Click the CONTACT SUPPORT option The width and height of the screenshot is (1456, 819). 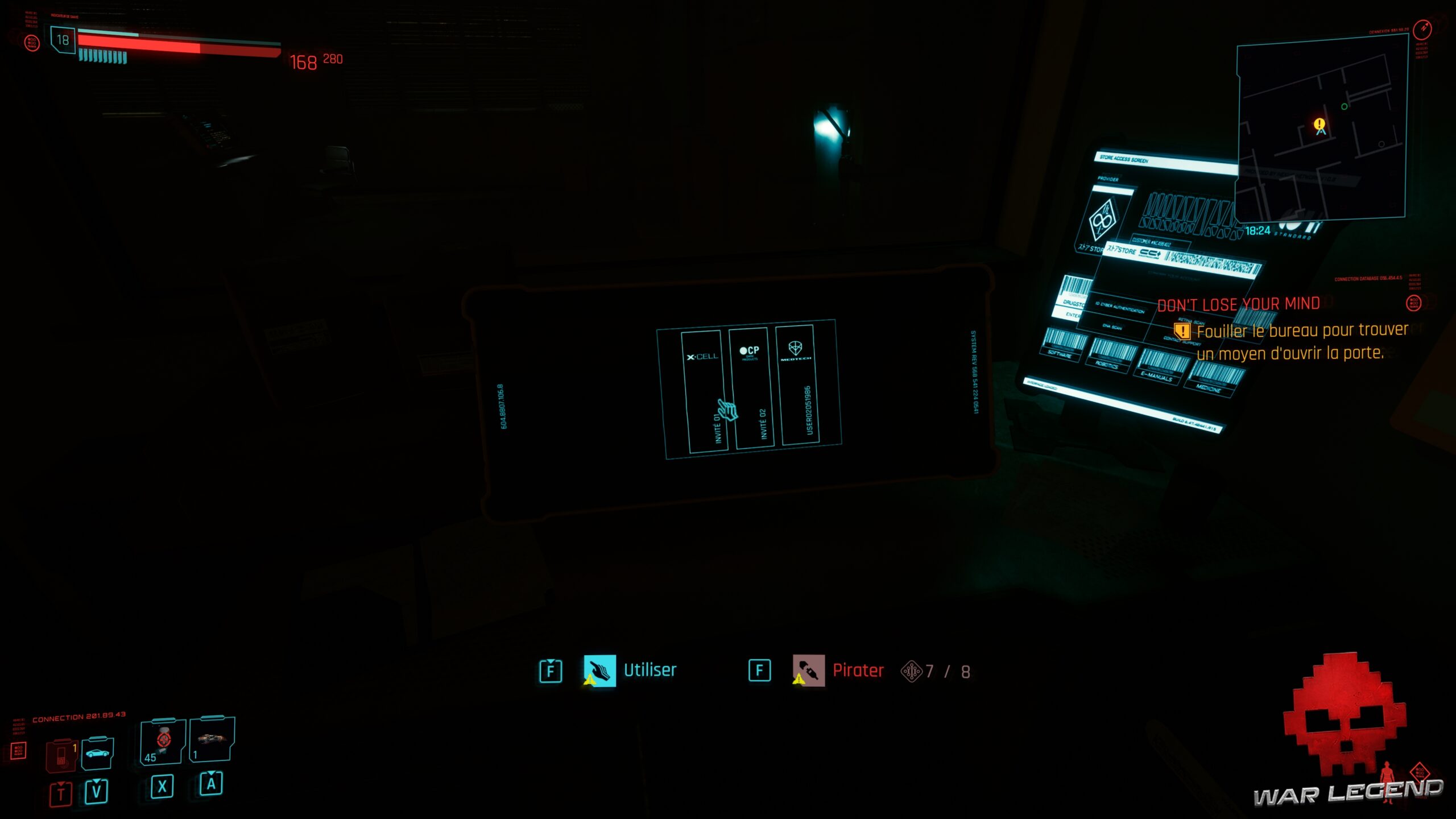(x=1181, y=341)
